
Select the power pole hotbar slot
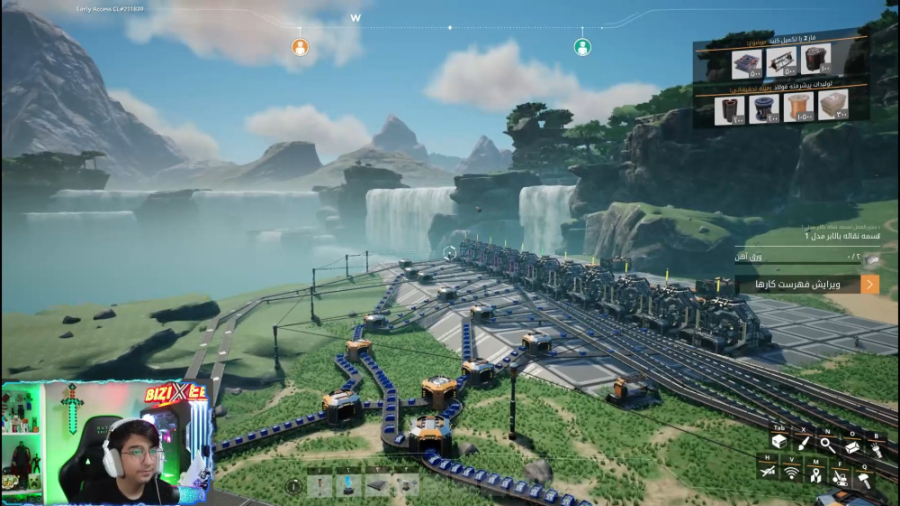[320, 485]
